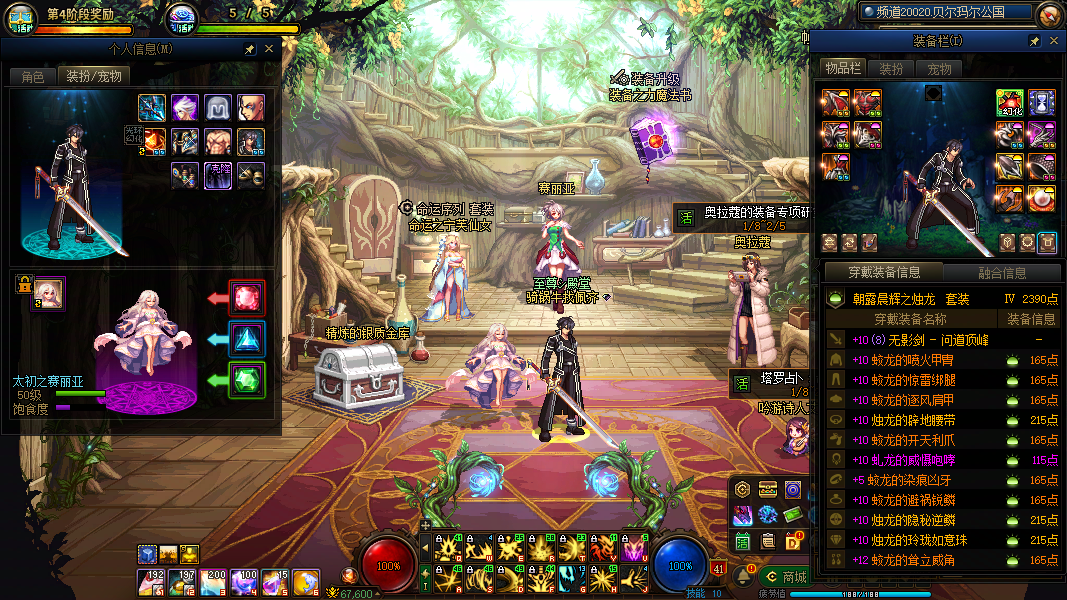Image resolution: width=1067 pixels, height=600 pixels.
Task: Open the channel selector 频道20020 贝尔玛尔公国
Action: tap(945, 13)
